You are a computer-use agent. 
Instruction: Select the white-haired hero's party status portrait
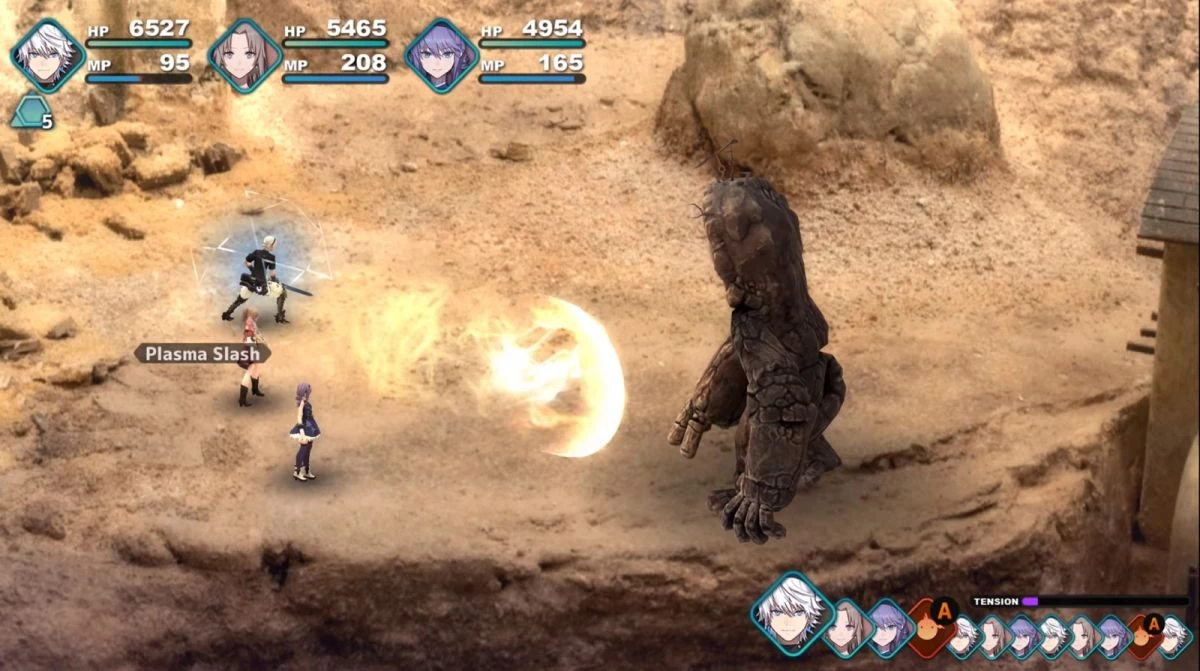click(x=46, y=56)
